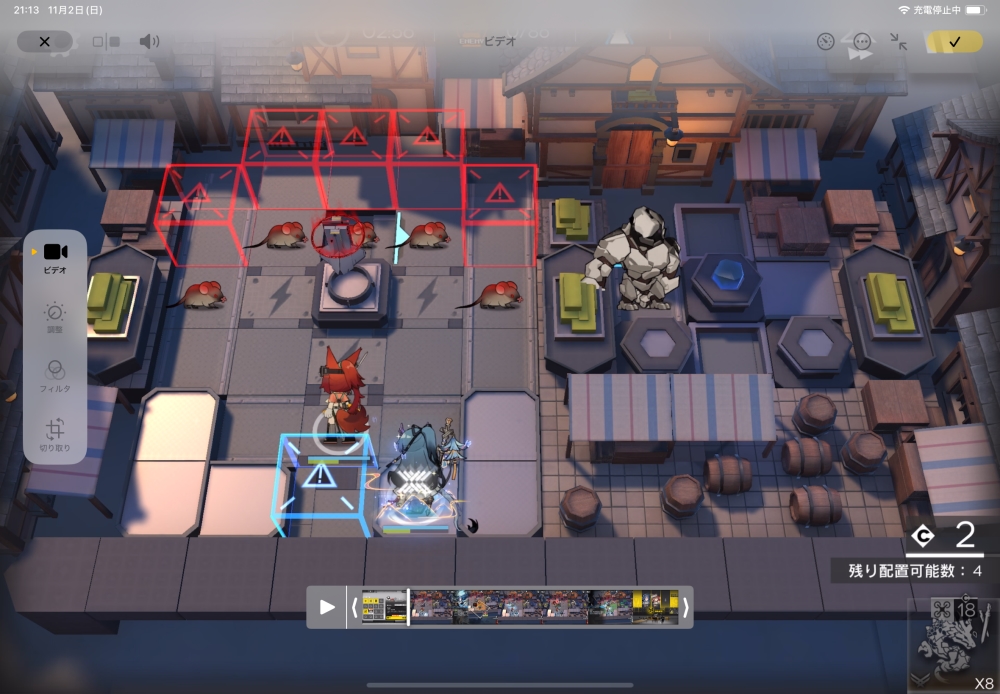Open the markup pen tool
Screen dimensions: 1000x694
[825, 41]
